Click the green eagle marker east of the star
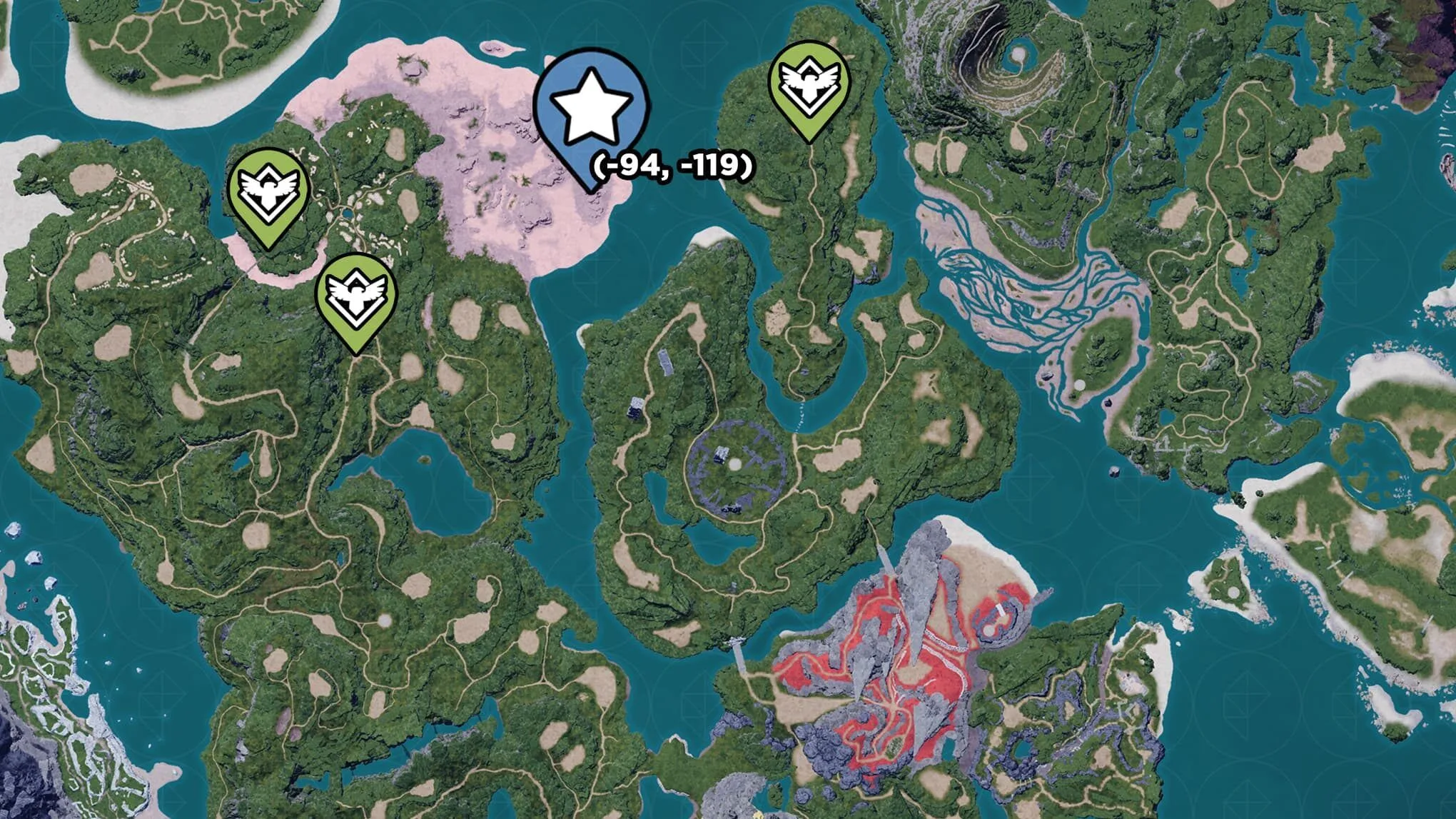 pyautogui.click(x=809, y=84)
